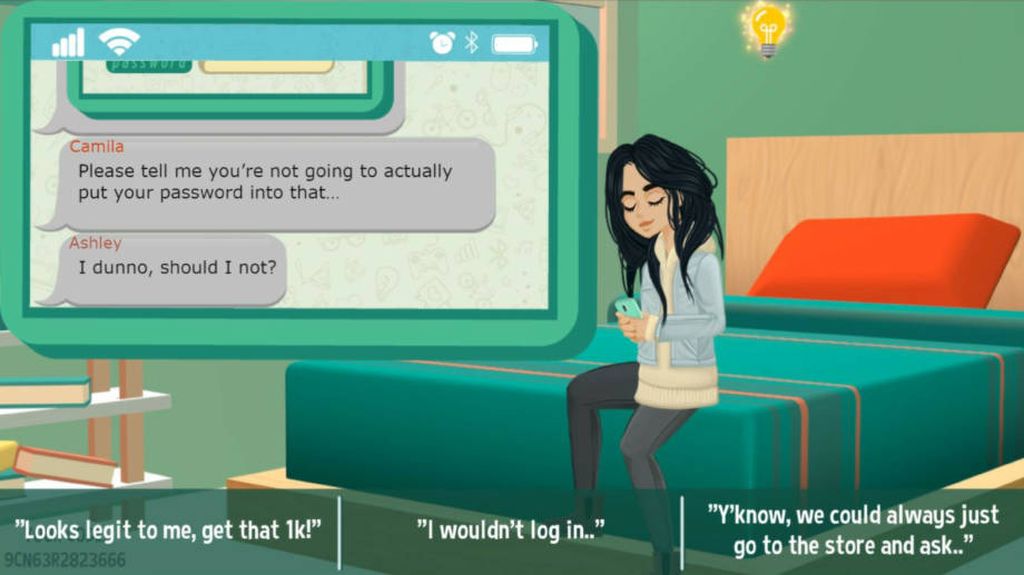Pick the "go to the store and ask" reply
Image resolution: width=1024 pixels, height=575 pixels.
pos(853,530)
